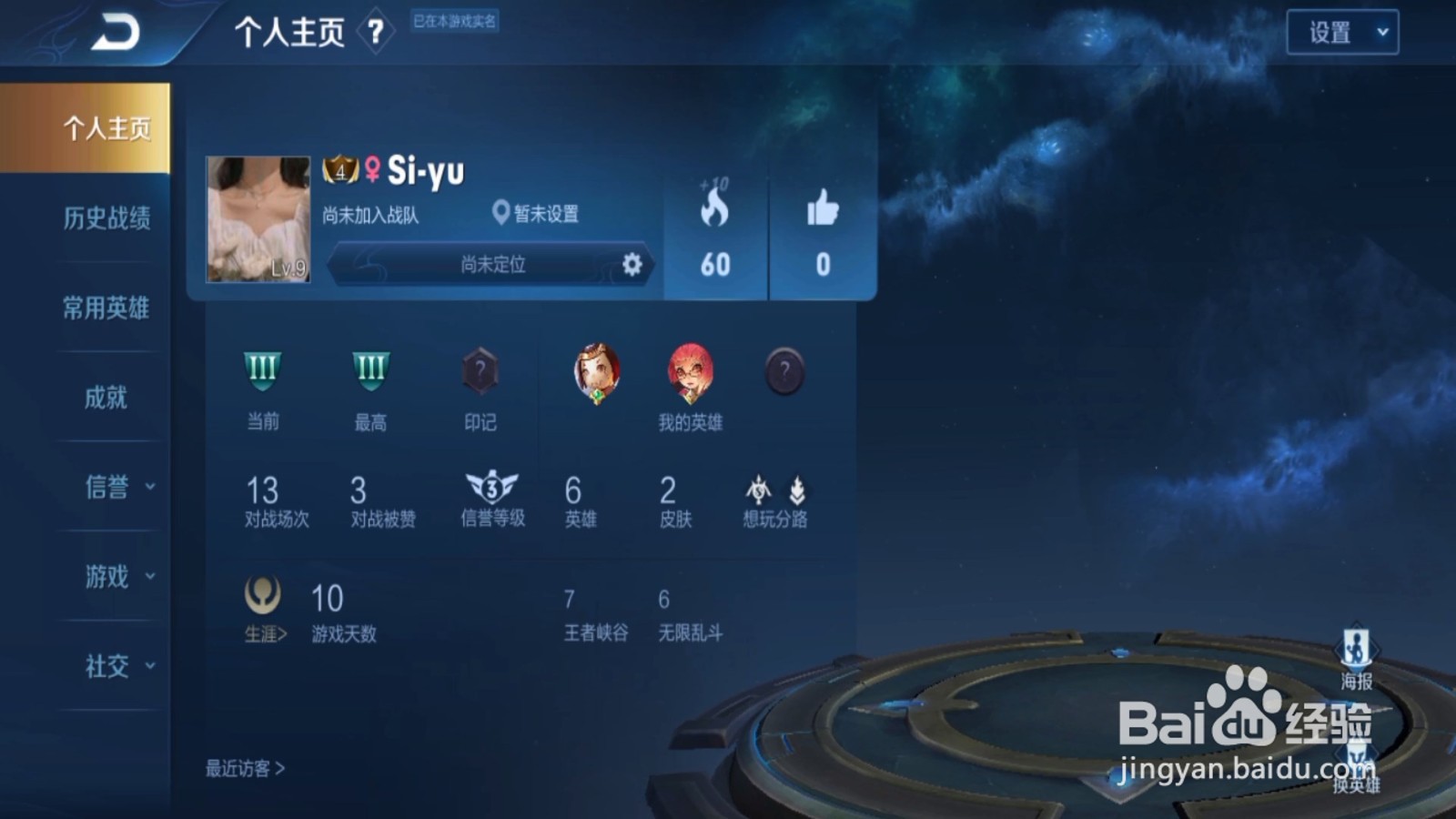This screenshot has width=1456, height=819.
Task: Click the location pin icon beside 暂未设置
Action: click(x=500, y=213)
